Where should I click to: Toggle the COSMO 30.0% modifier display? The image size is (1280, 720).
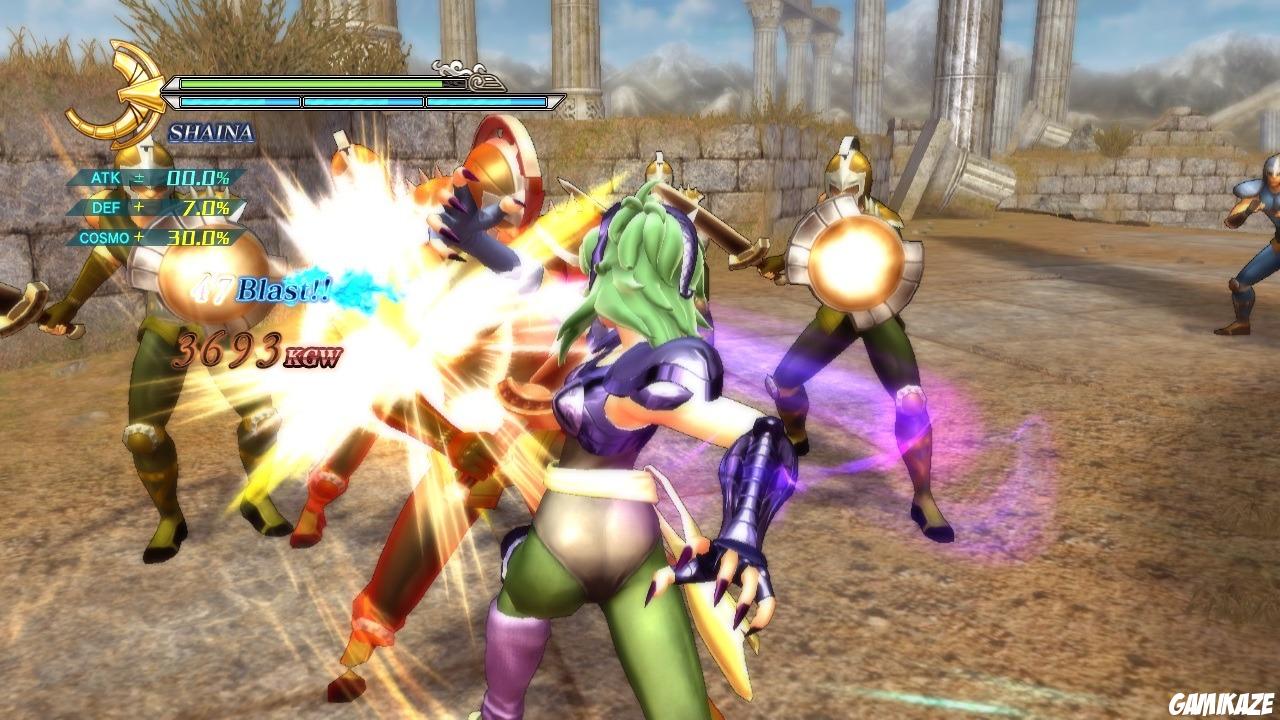(199, 238)
